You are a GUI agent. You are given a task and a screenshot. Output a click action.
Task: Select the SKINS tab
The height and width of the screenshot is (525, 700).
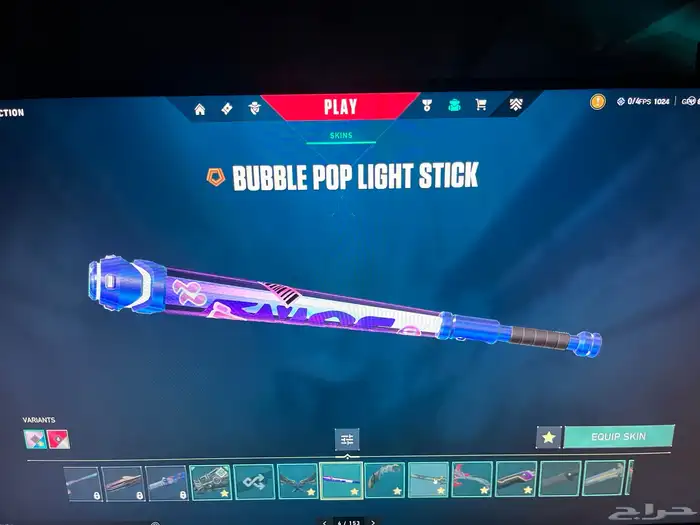pos(341,135)
